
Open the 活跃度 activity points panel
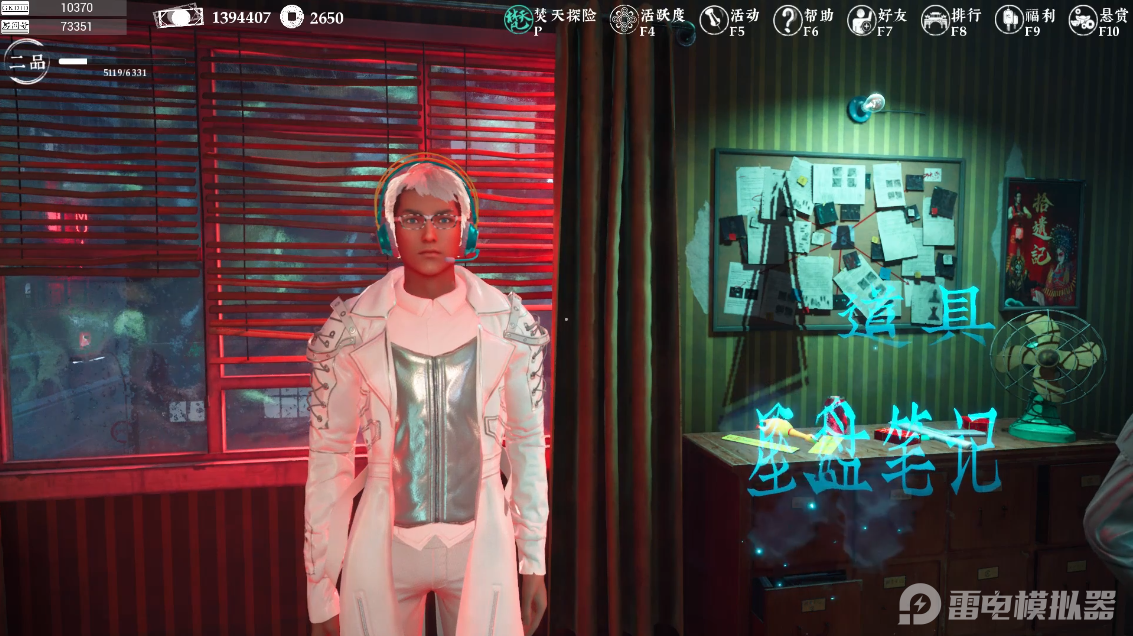click(624, 20)
